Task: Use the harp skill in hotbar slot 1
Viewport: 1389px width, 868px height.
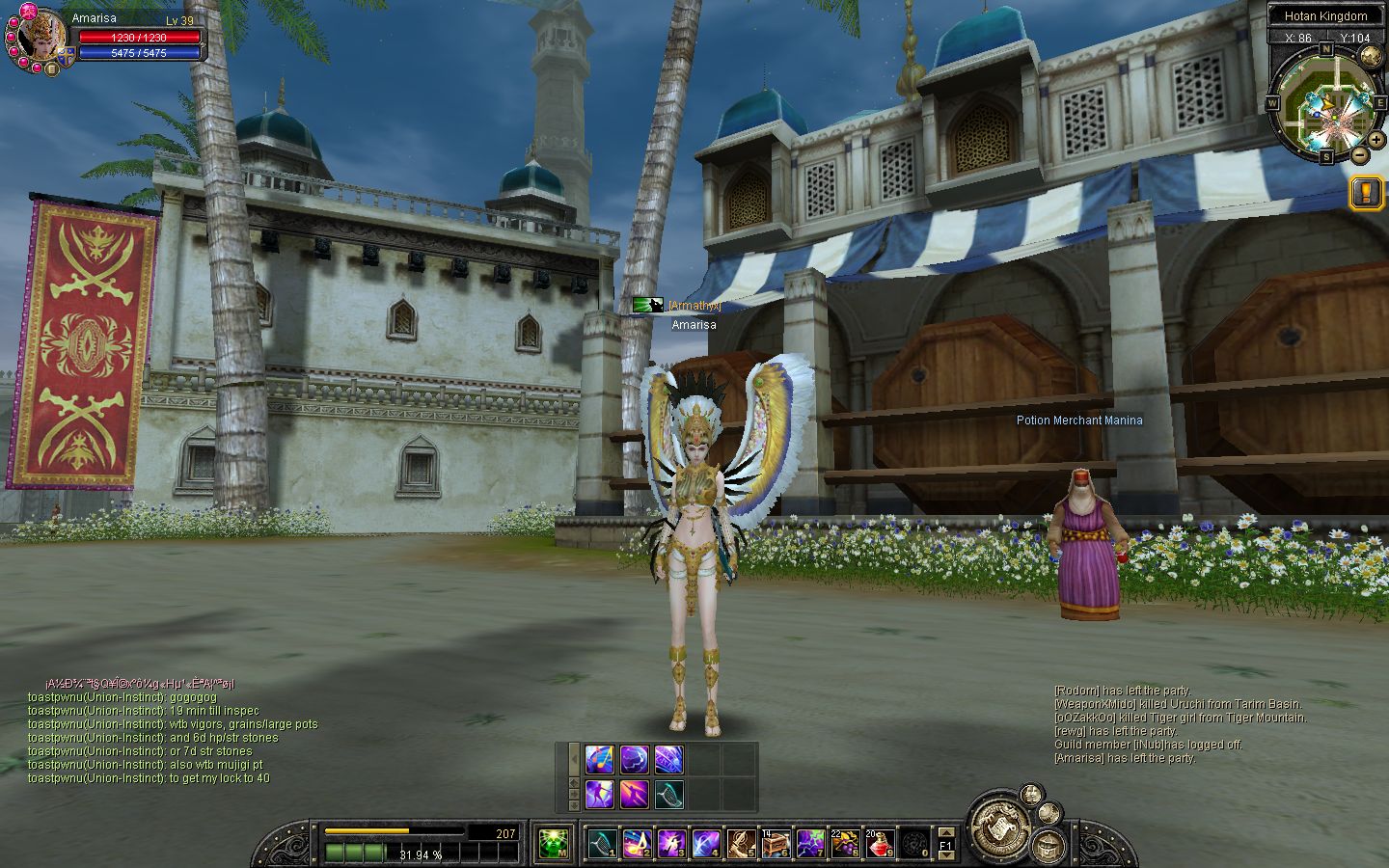Action: click(x=601, y=844)
